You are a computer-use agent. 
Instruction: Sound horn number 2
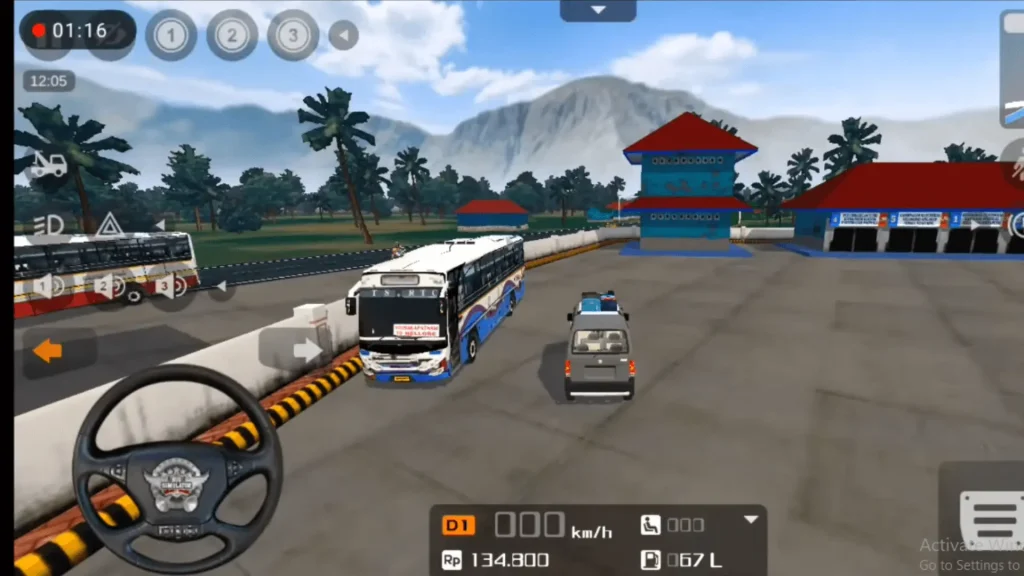[109, 286]
